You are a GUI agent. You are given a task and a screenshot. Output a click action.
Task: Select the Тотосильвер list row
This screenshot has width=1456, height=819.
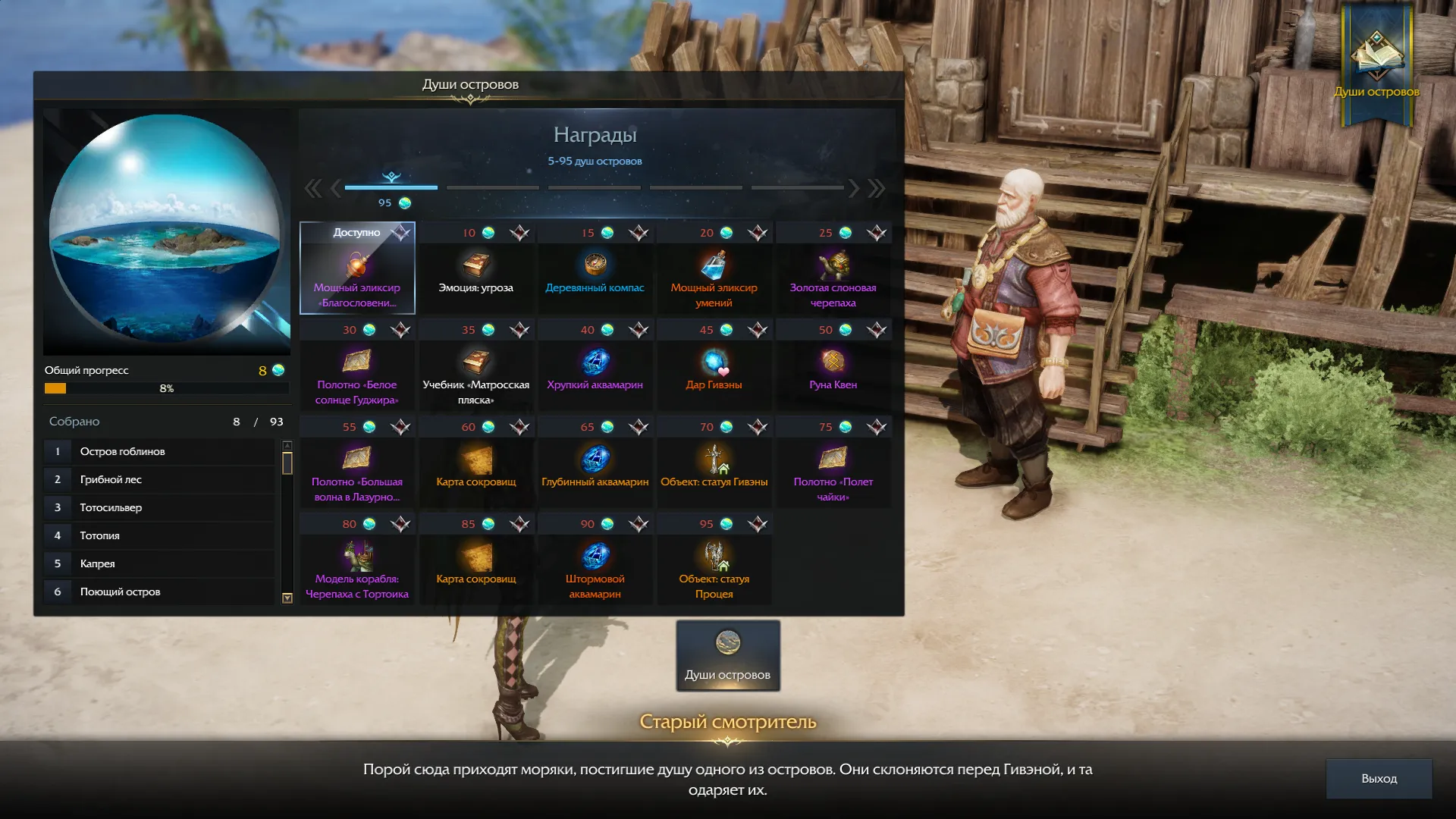coord(159,507)
